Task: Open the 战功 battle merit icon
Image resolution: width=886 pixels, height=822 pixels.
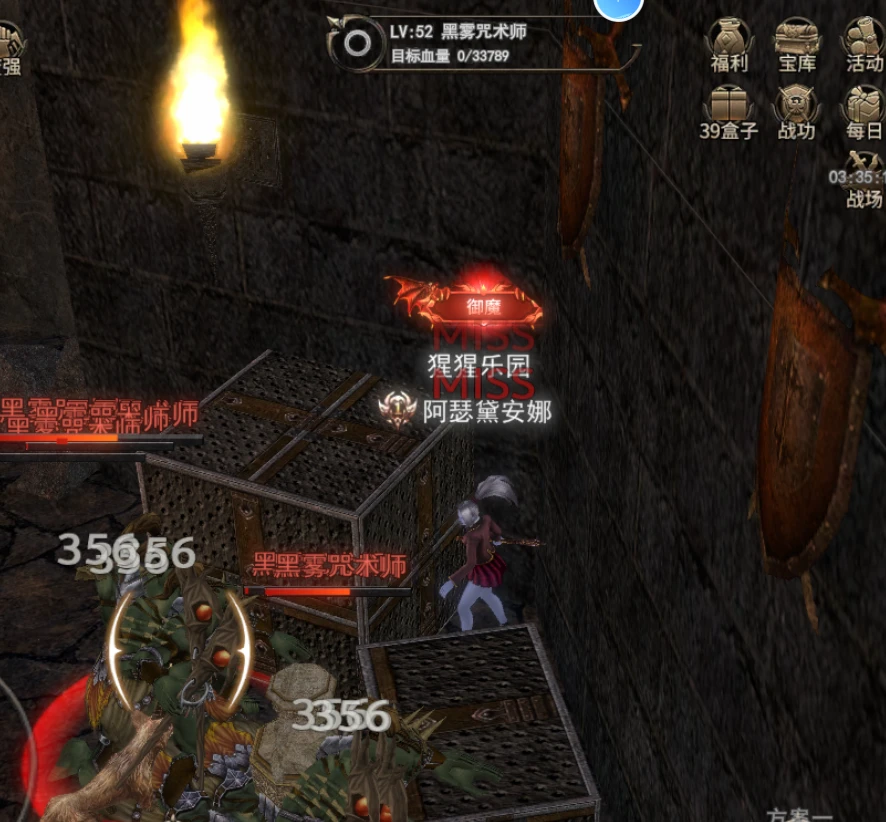Action: (x=796, y=107)
